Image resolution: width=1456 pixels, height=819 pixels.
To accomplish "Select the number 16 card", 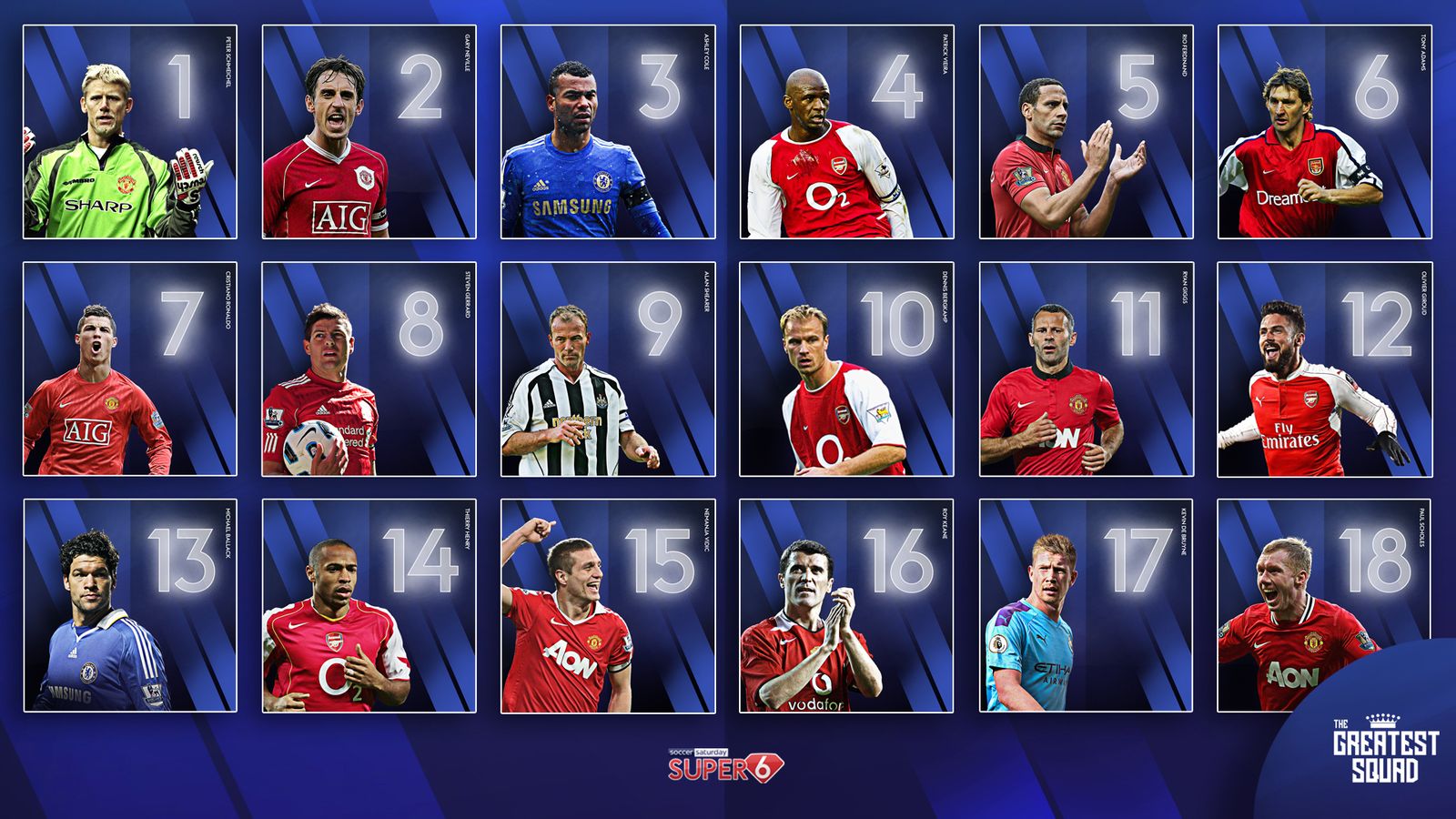I will point(846,605).
